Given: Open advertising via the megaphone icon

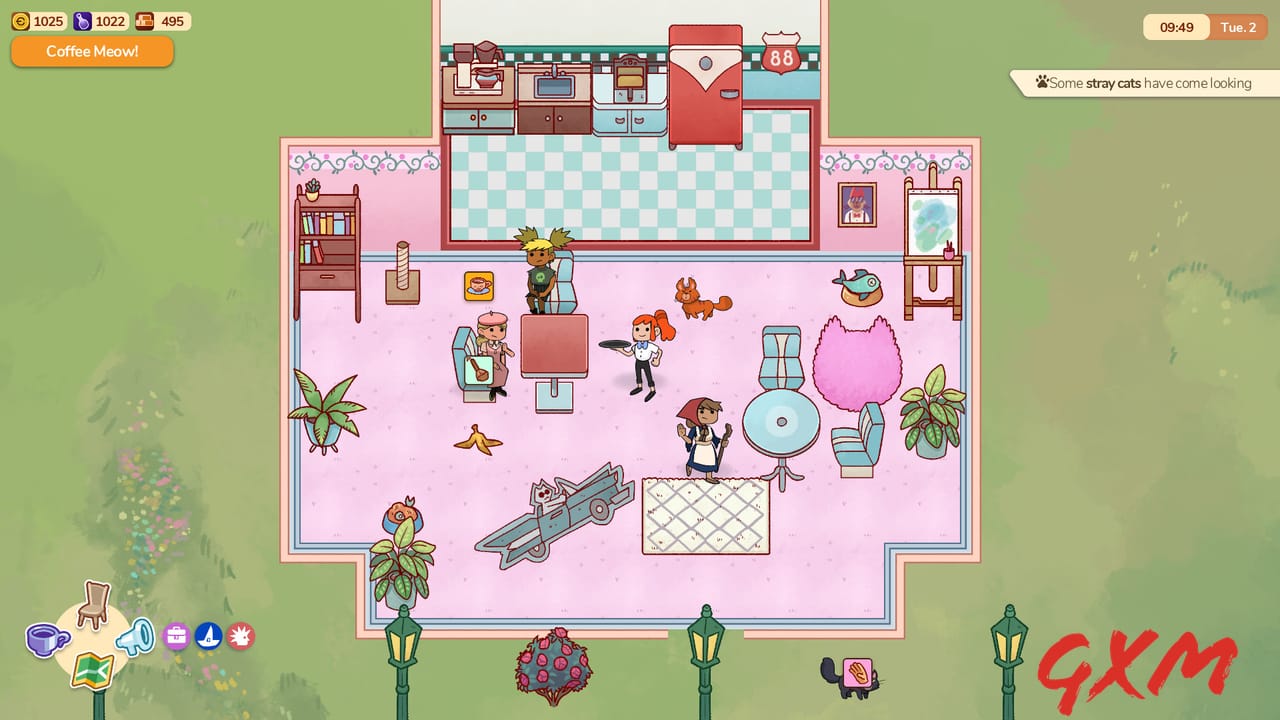Looking at the screenshot, I should tap(135, 637).
